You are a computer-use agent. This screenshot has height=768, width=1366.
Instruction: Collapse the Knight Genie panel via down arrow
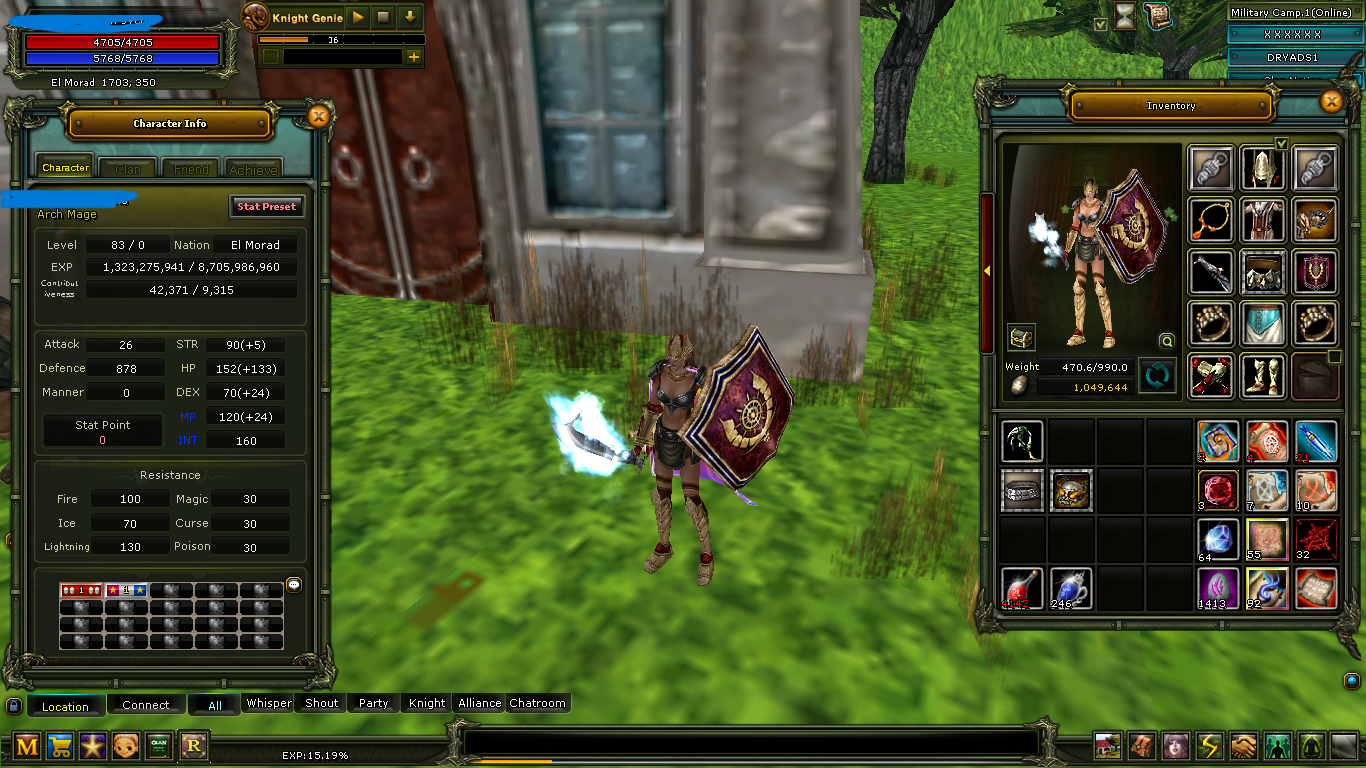[x=410, y=17]
